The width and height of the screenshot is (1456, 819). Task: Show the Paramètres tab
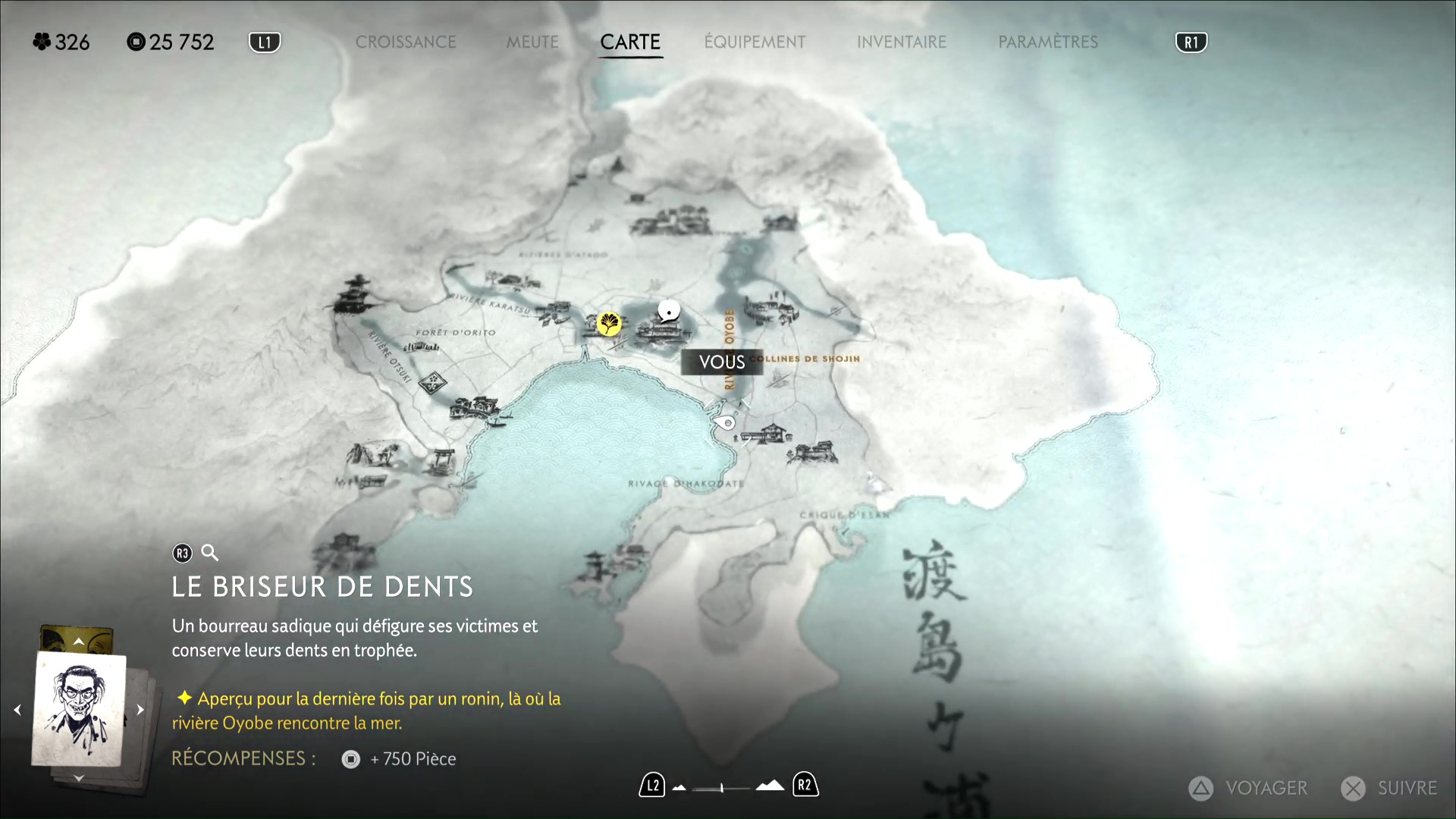click(x=1048, y=42)
